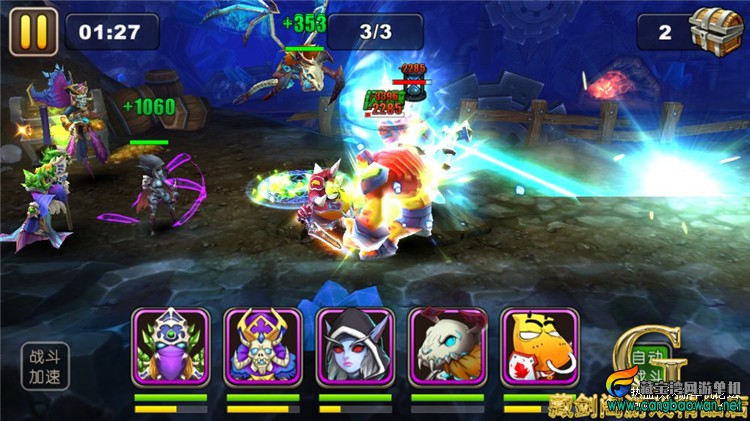Toggle the 战斗加速 battle speed-up button
The image size is (750, 421).
[x=46, y=366]
